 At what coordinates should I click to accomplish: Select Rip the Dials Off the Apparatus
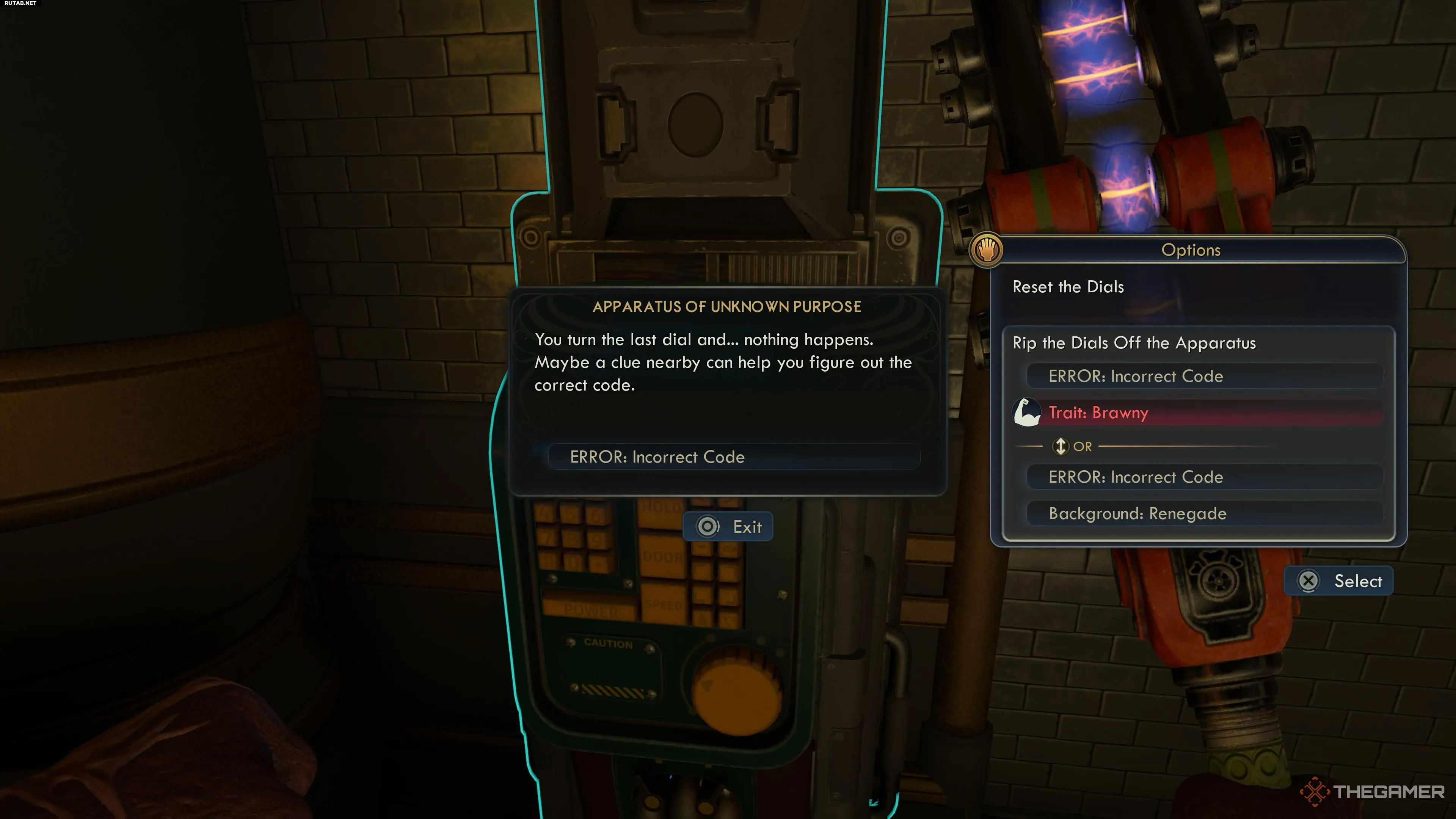1134,343
